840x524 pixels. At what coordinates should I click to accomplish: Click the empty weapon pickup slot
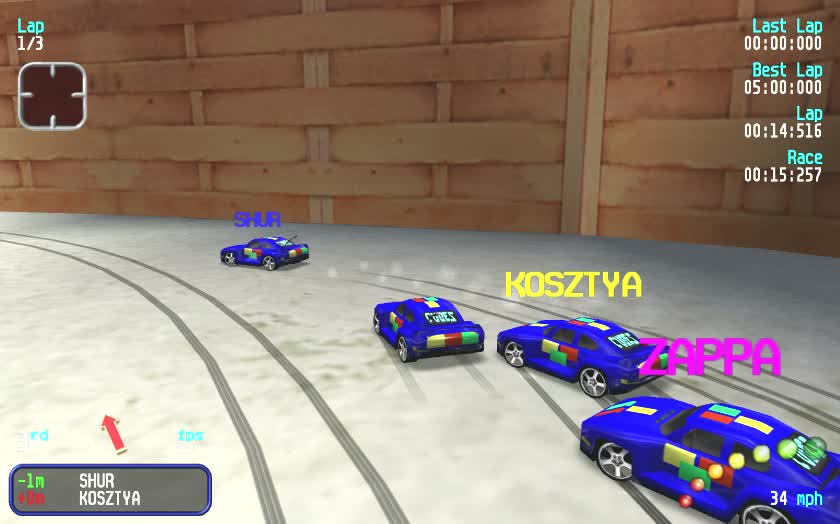(x=52, y=96)
